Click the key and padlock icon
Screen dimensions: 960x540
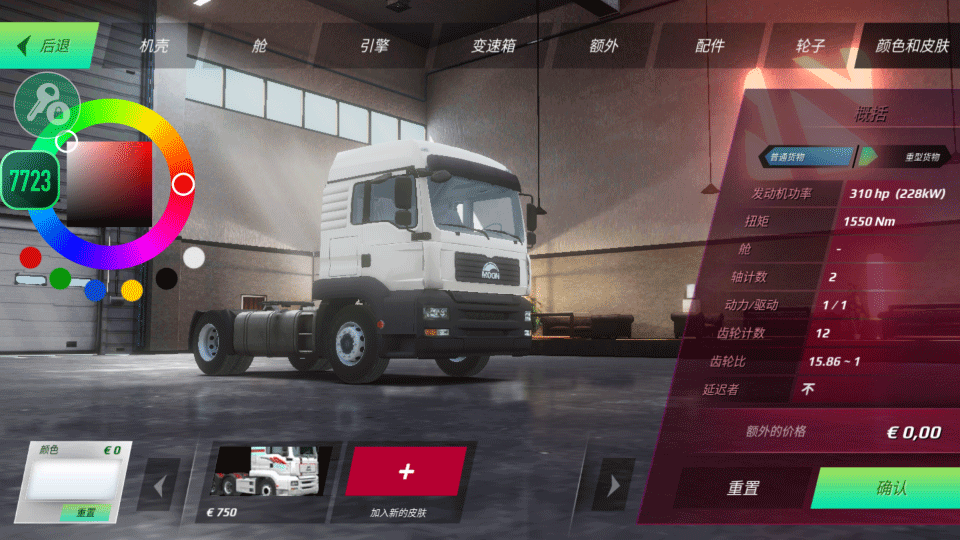pos(46,105)
